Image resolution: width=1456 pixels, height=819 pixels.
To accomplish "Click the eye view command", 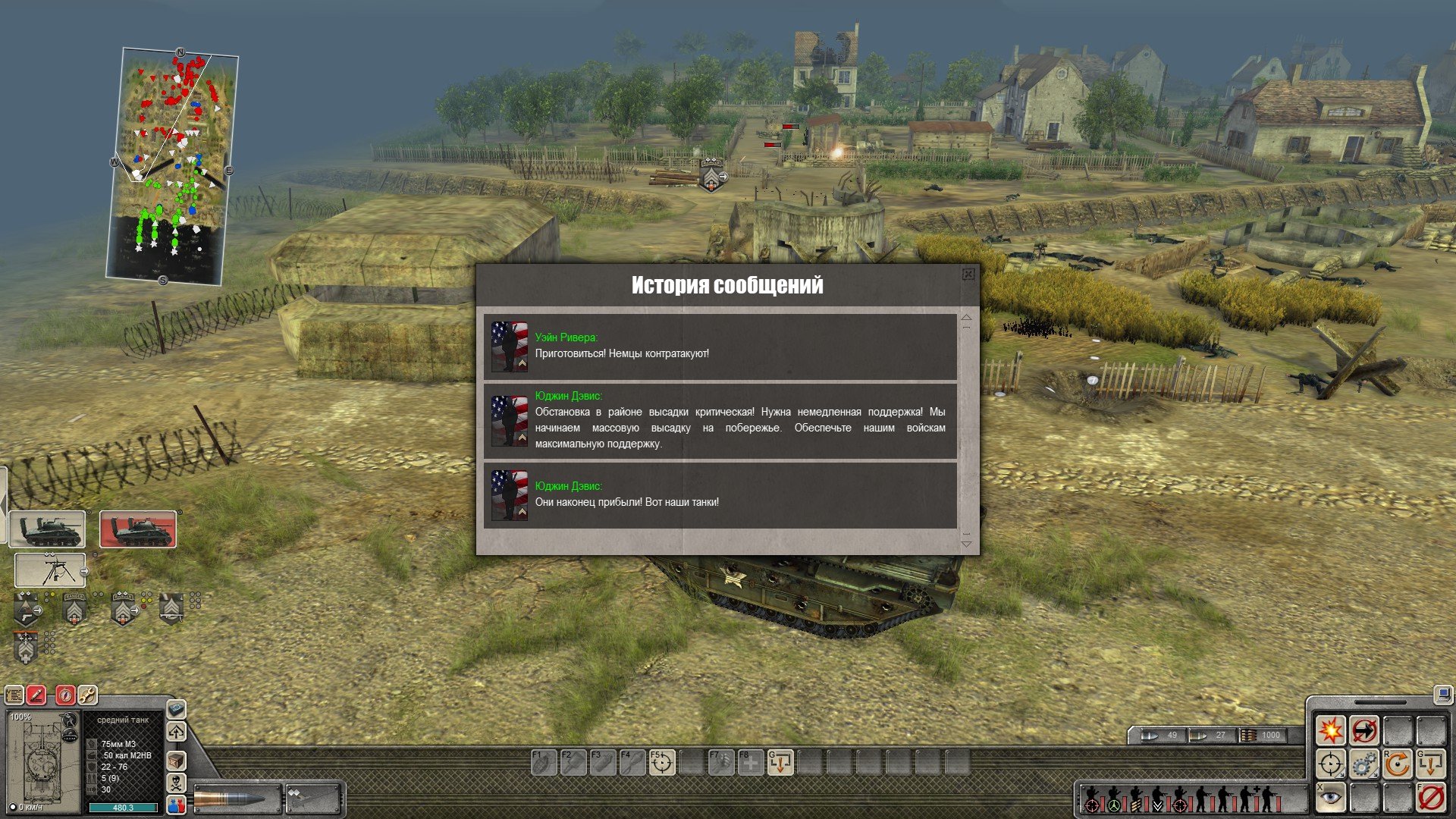I will click(1331, 798).
